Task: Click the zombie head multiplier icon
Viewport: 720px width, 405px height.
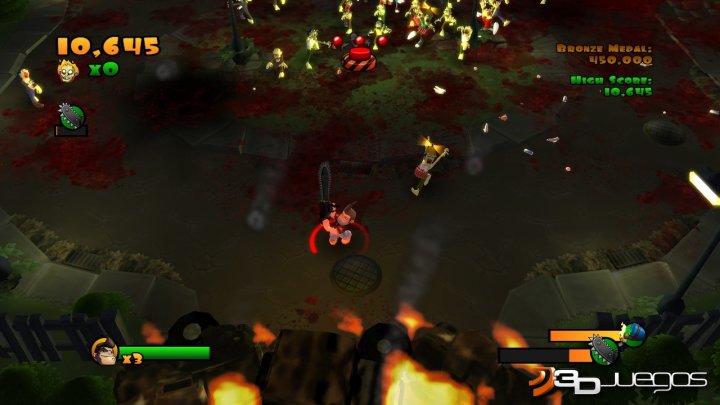Action: point(68,70)
